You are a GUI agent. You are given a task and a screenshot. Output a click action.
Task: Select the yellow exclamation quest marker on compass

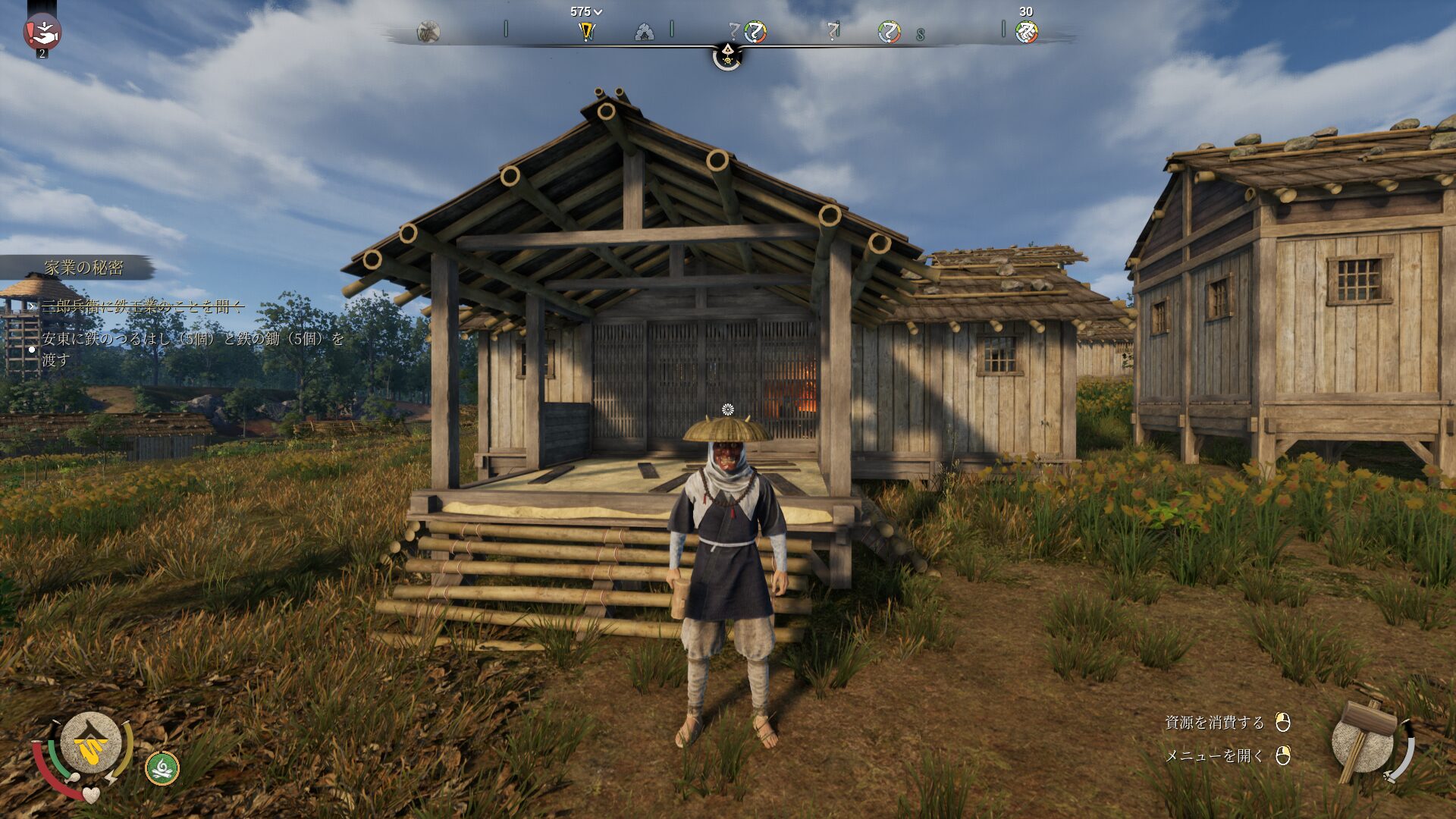[586, 32]
